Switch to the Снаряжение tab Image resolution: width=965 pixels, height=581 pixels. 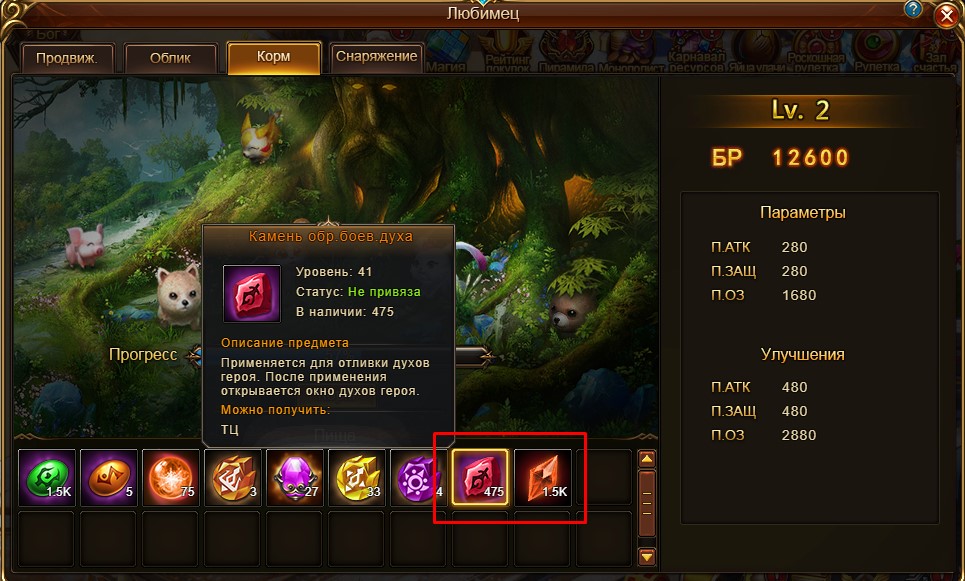coord(377,57)
